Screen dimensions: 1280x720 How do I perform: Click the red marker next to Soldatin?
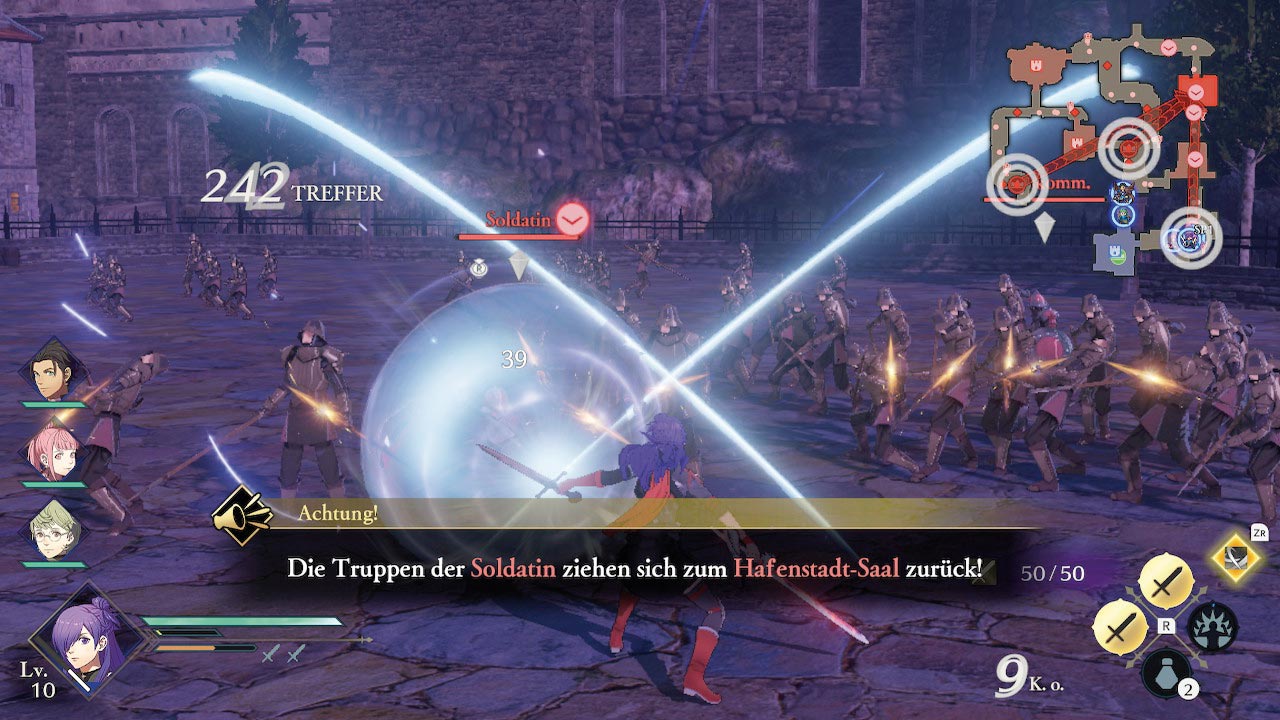(x=572, y=218)
